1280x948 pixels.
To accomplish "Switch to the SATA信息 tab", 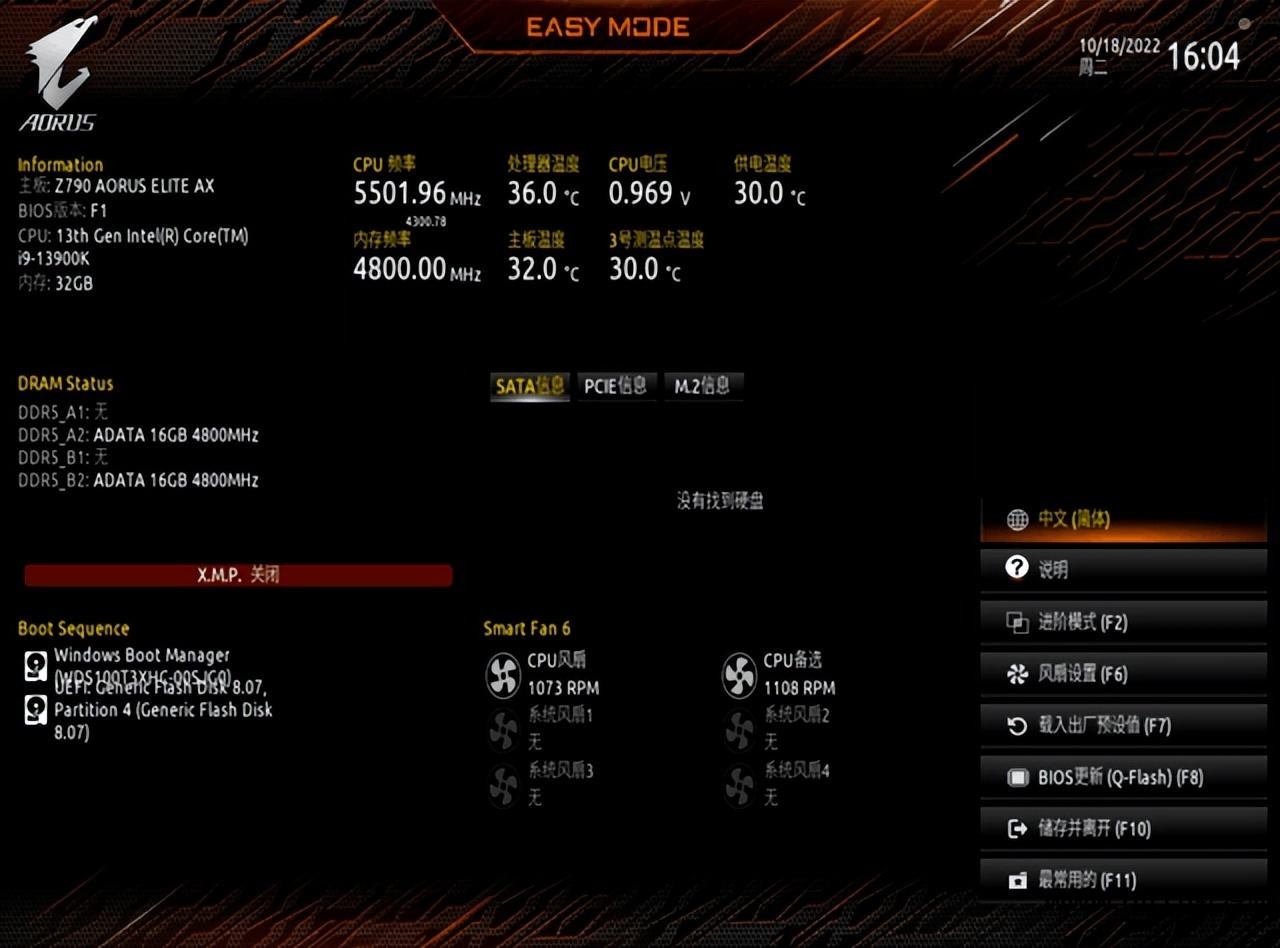I will (530, 386).
